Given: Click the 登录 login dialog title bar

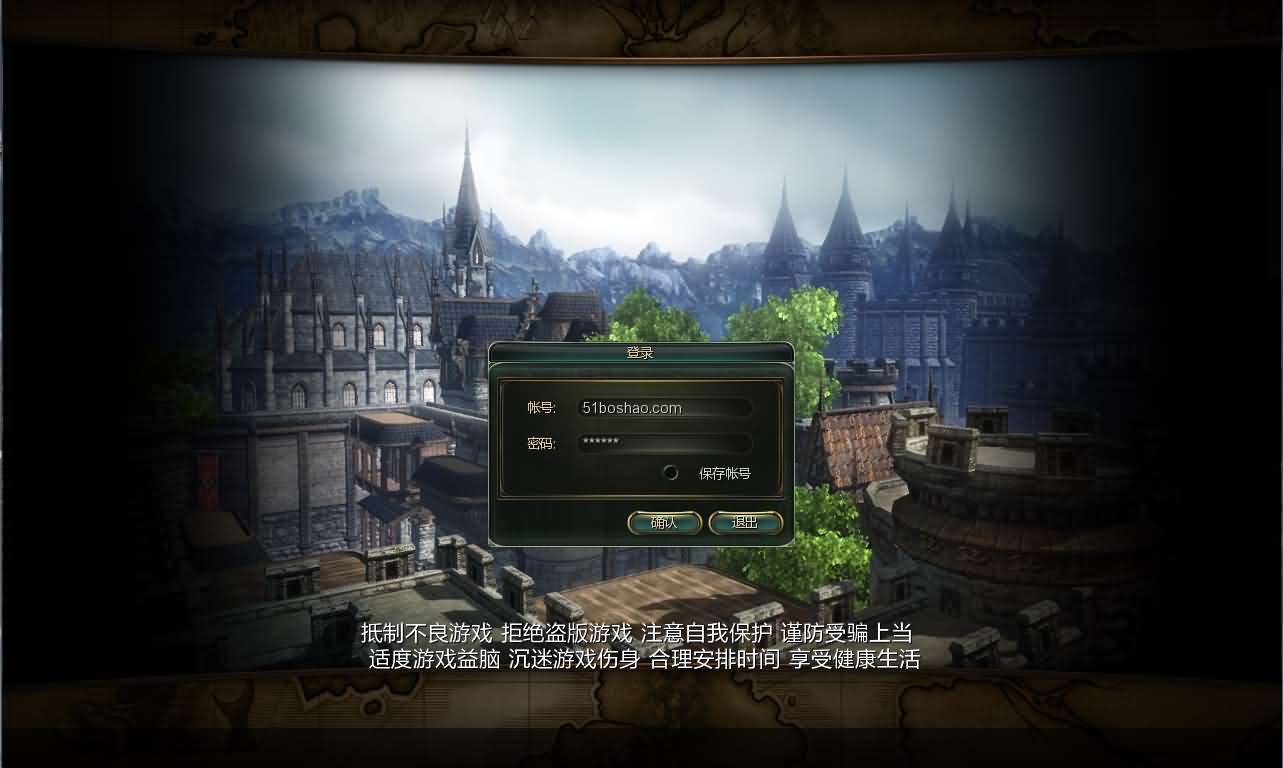Looking at the screenshot, I should pos(641,352).
